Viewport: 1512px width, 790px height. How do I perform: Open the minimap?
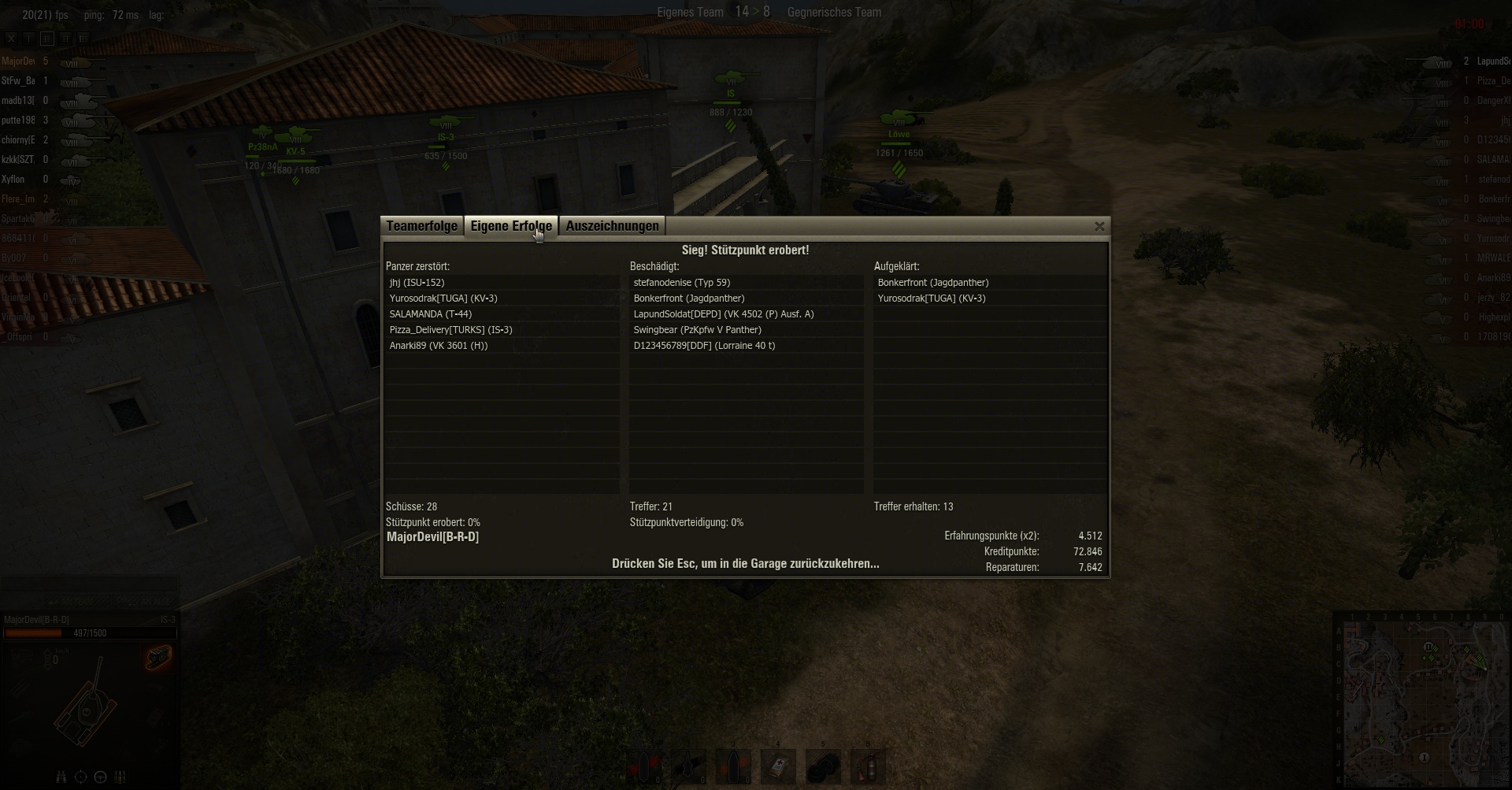tap(1421, 699)
